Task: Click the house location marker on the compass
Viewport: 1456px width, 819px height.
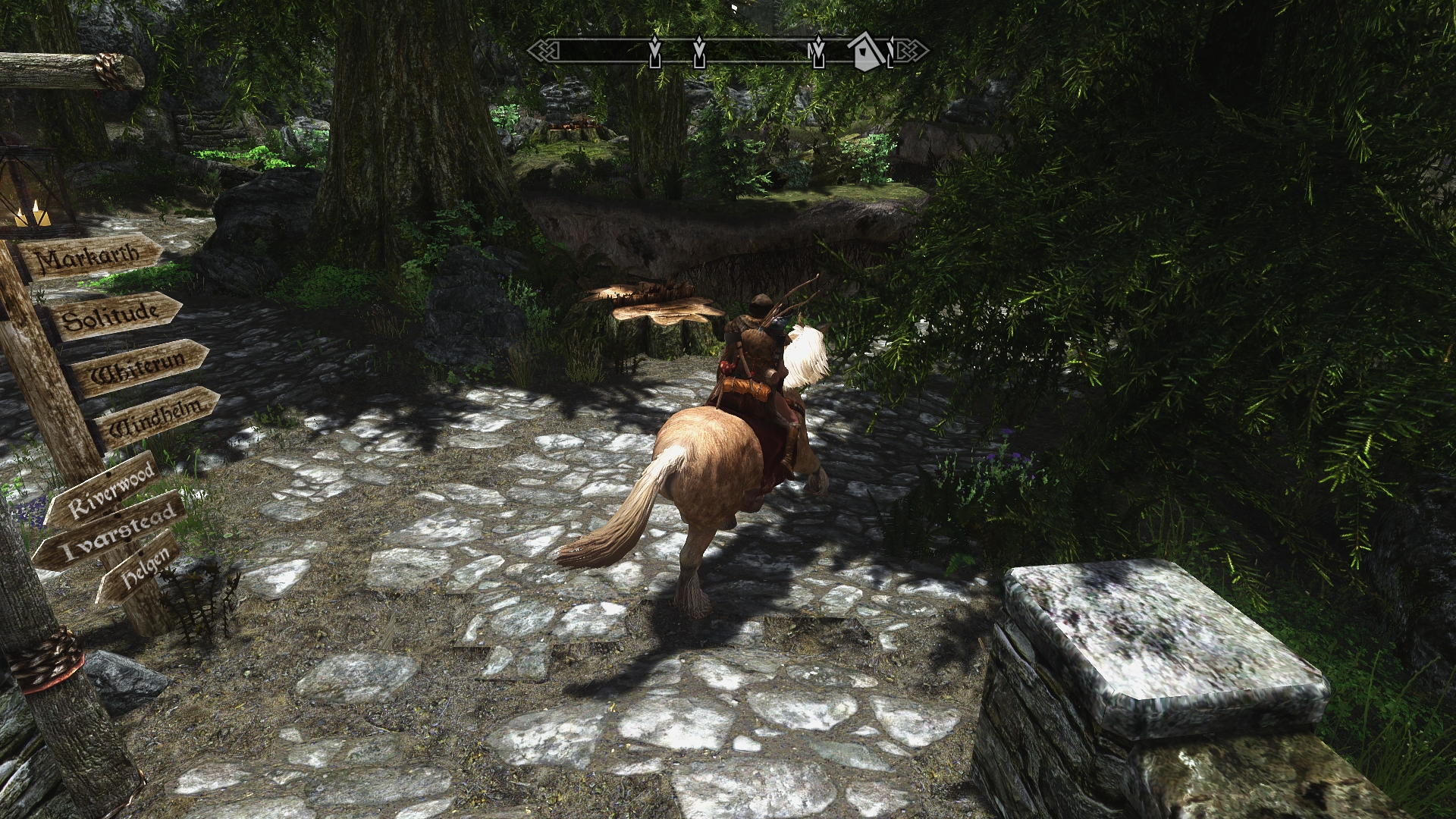Action: (864, 52)
